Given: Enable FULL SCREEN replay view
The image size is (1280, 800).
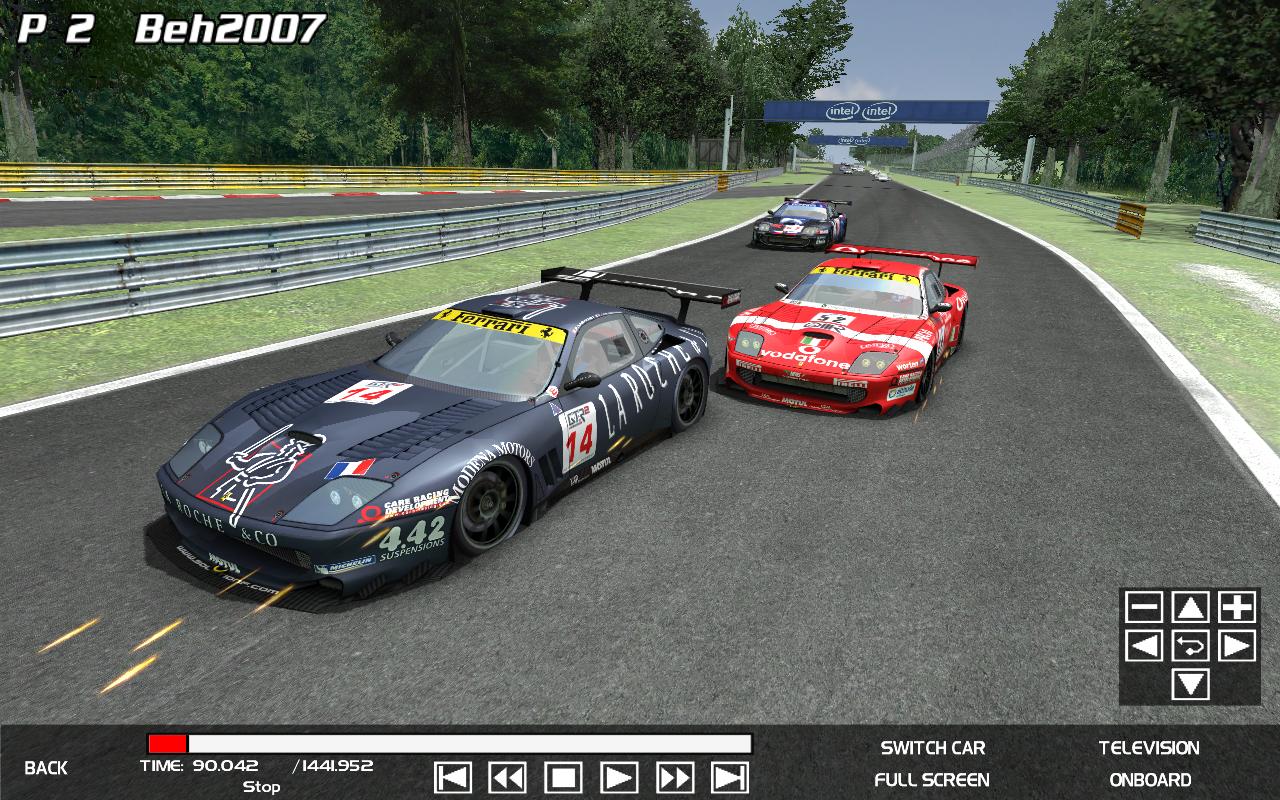Looking at the screenshot, I should click(x=932, y=780).
